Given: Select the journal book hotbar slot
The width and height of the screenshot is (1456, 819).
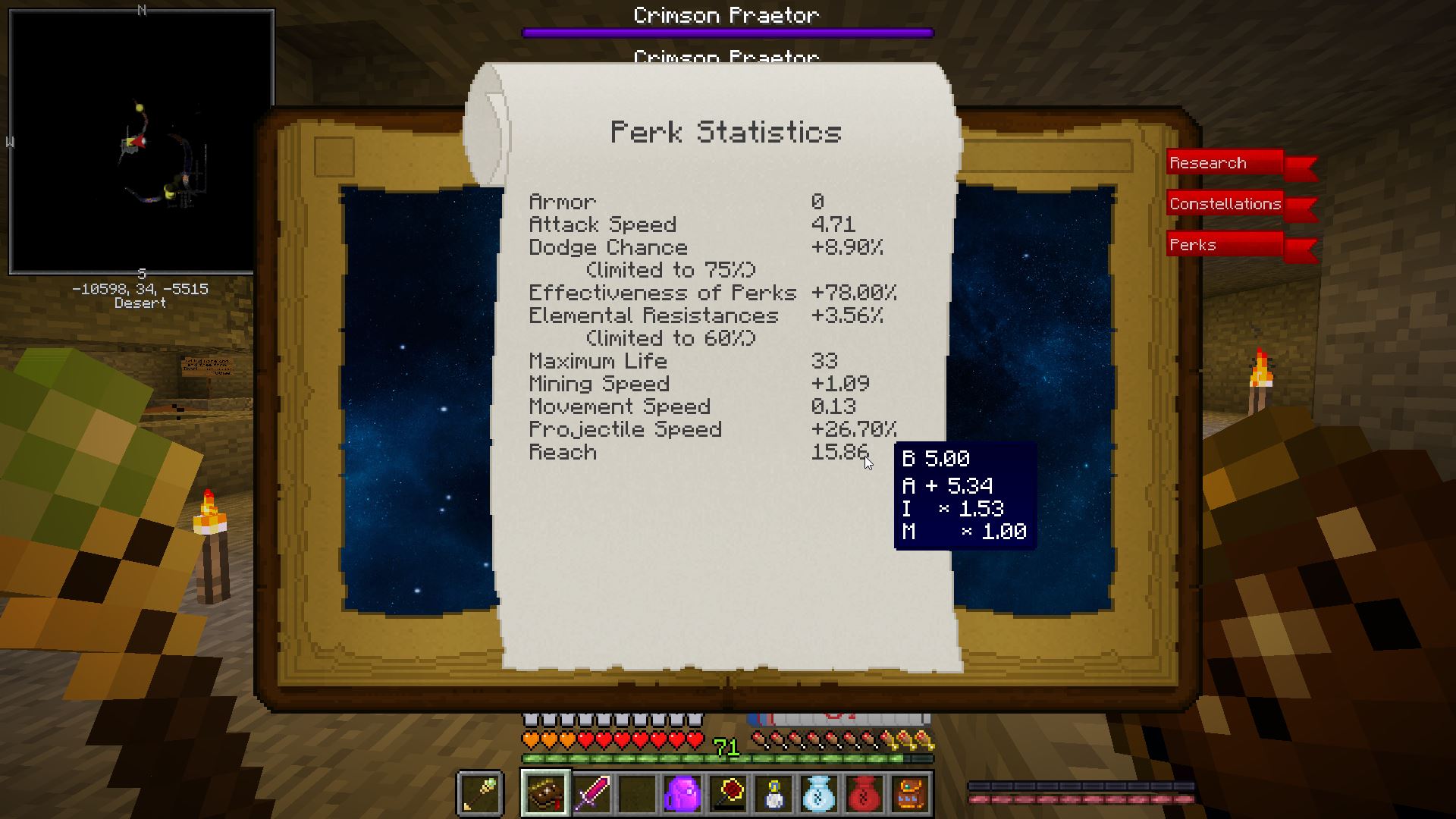Looking at the screenshot, I should point(544,793).
